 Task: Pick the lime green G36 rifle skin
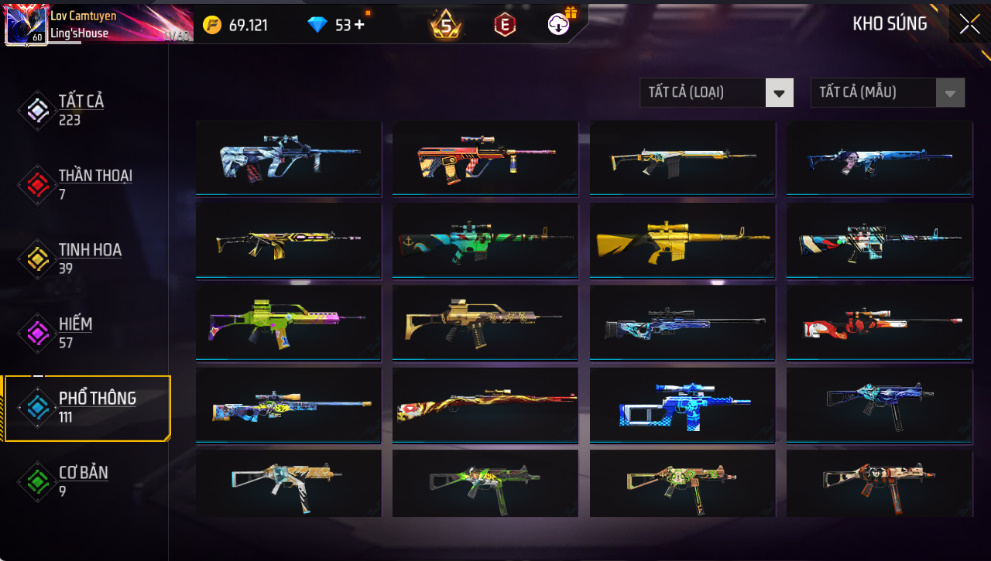288,323
